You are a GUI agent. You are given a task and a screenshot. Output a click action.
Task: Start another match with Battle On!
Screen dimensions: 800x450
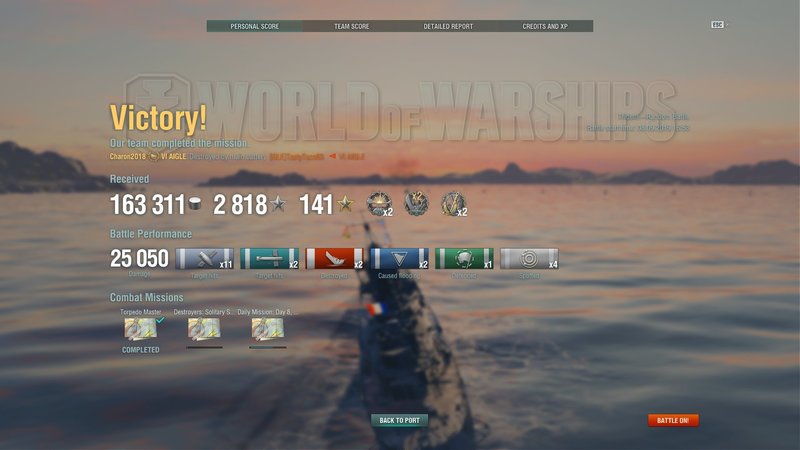click(673, 421)
